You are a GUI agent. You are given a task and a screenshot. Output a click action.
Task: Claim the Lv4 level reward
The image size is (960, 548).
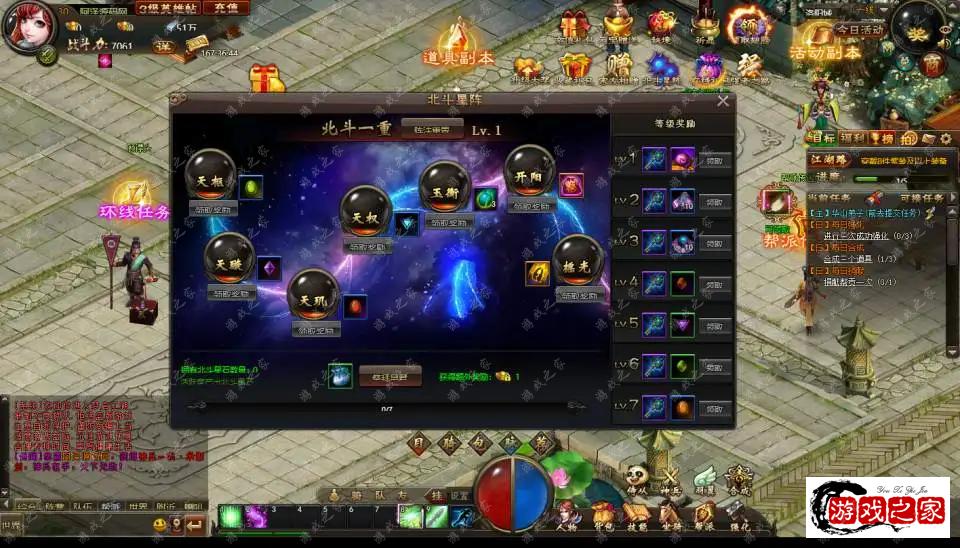pyautogui.click(x=715, y=285)
